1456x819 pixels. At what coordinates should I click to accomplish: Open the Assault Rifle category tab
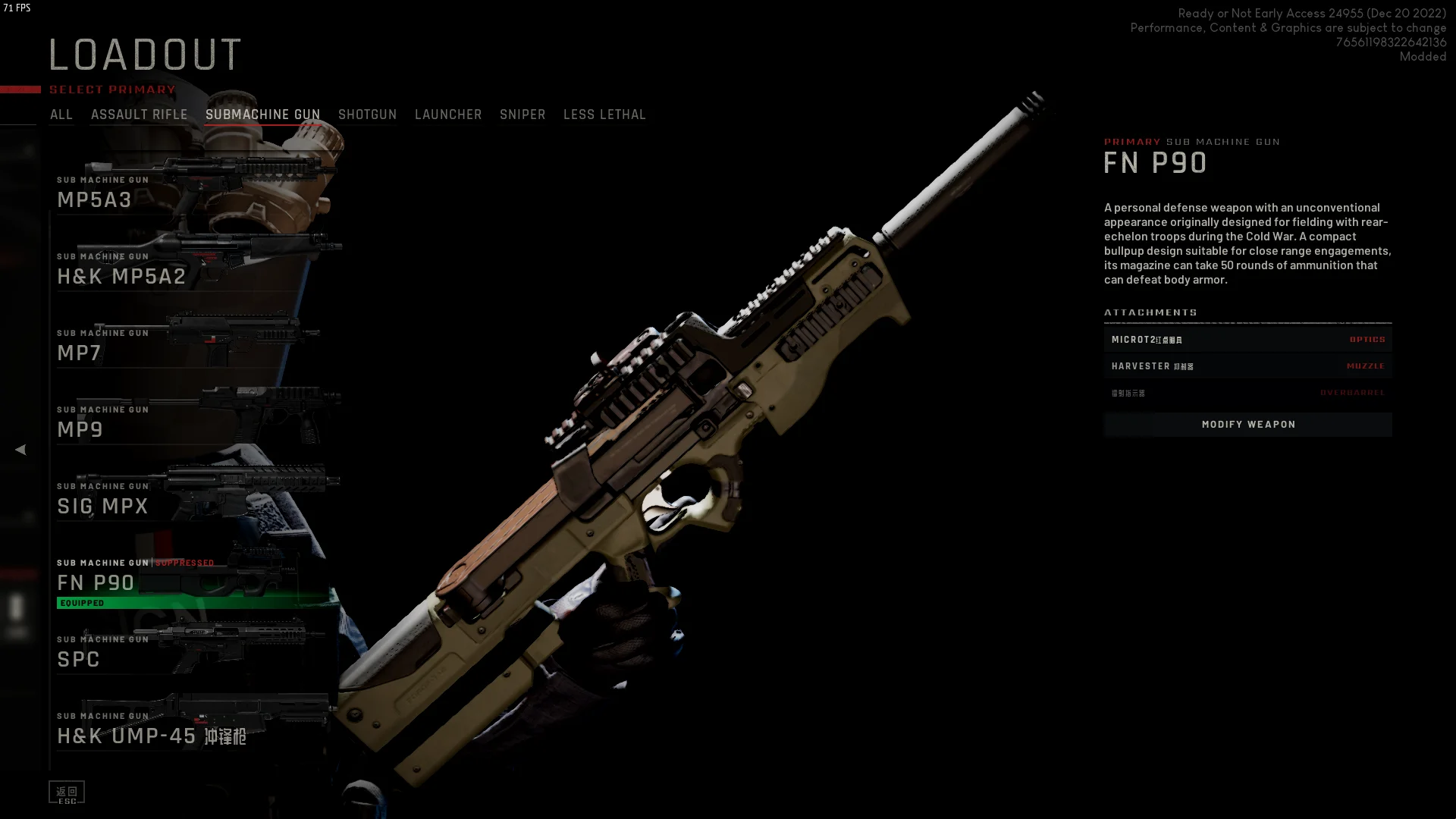pos(139,115)
